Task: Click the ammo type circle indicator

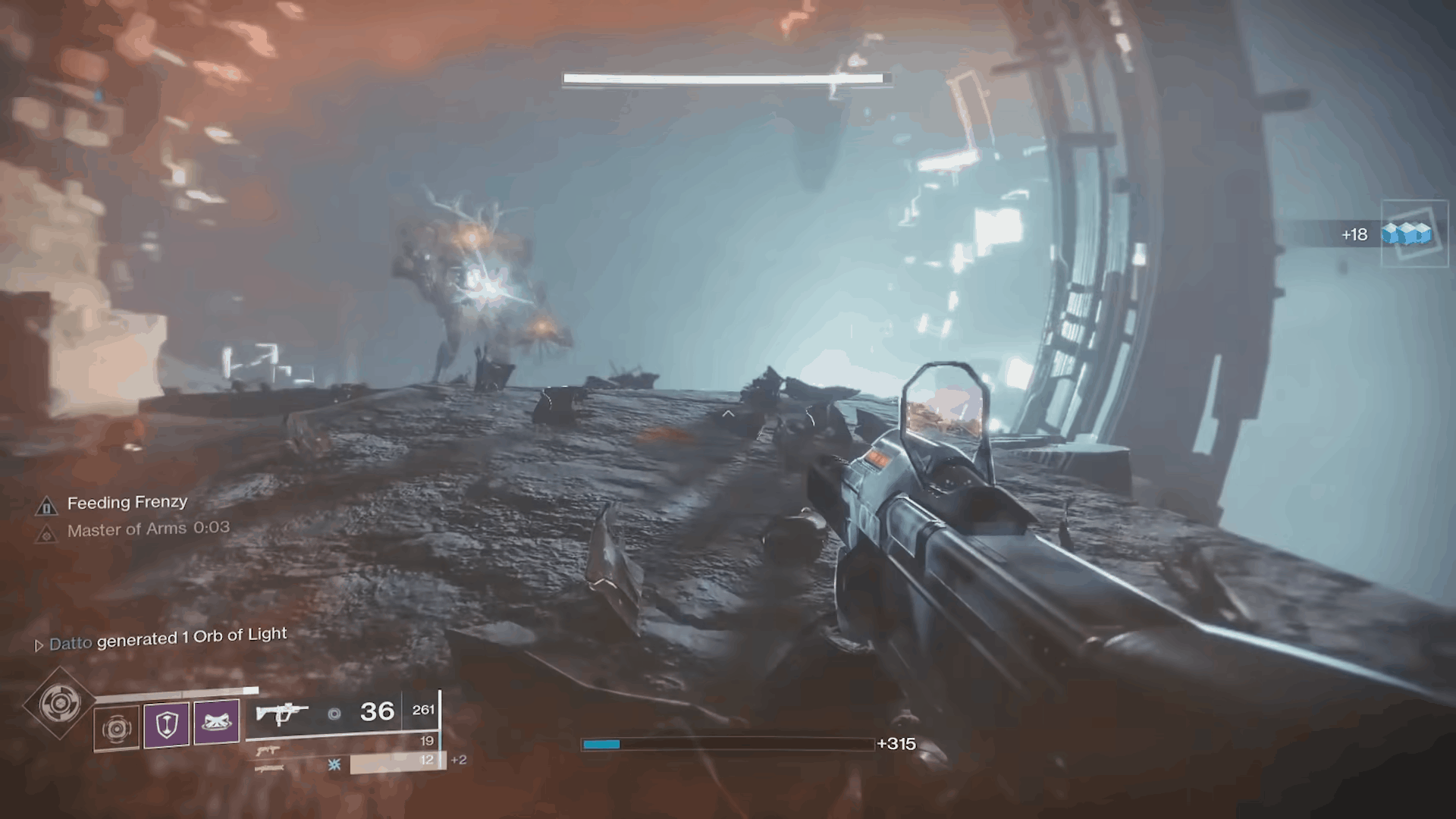Action: click(x=334, y=712)
